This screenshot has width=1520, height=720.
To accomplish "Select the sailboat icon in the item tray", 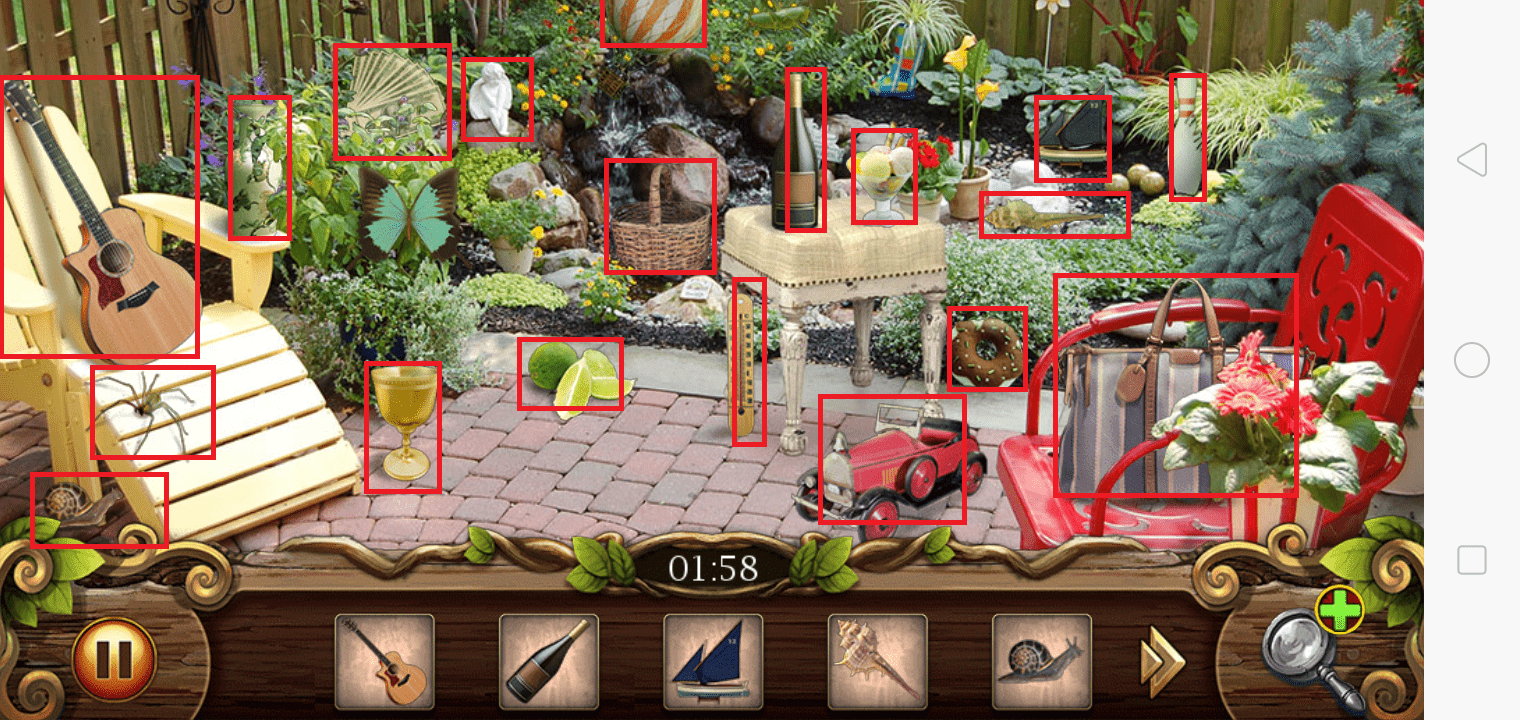I will pos(713,662).
